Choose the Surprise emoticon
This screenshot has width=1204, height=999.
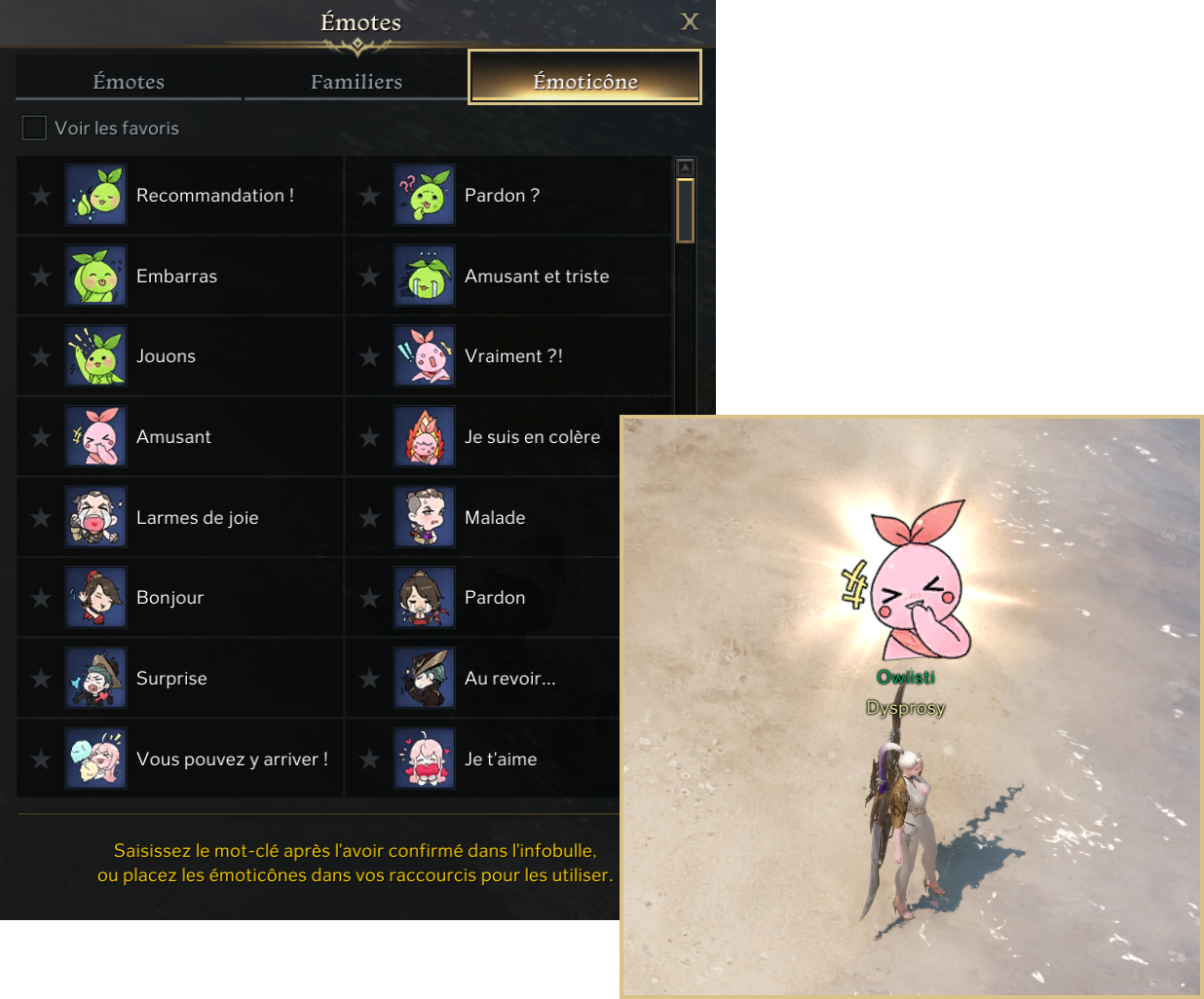pos(95,679)
